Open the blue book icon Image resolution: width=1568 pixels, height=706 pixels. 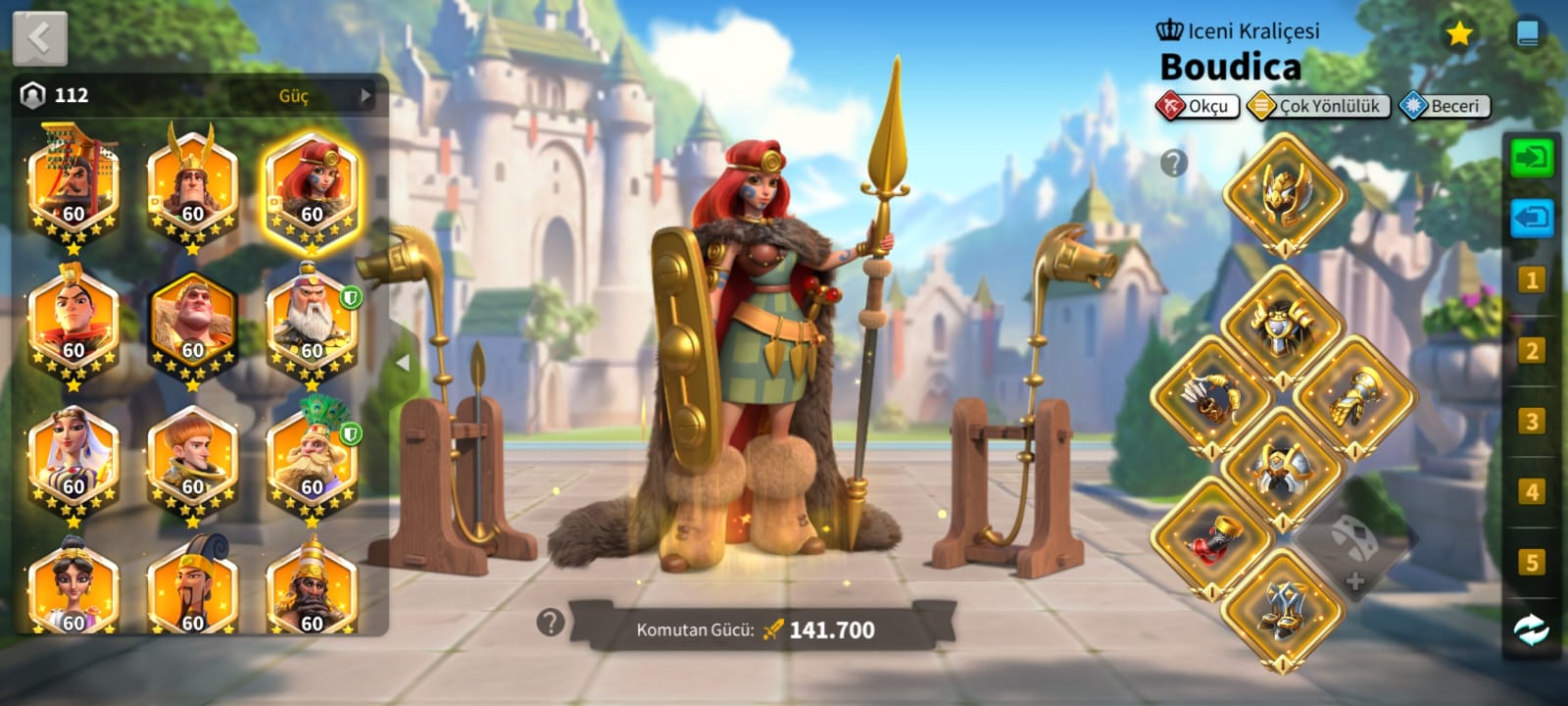(1527, 34)
